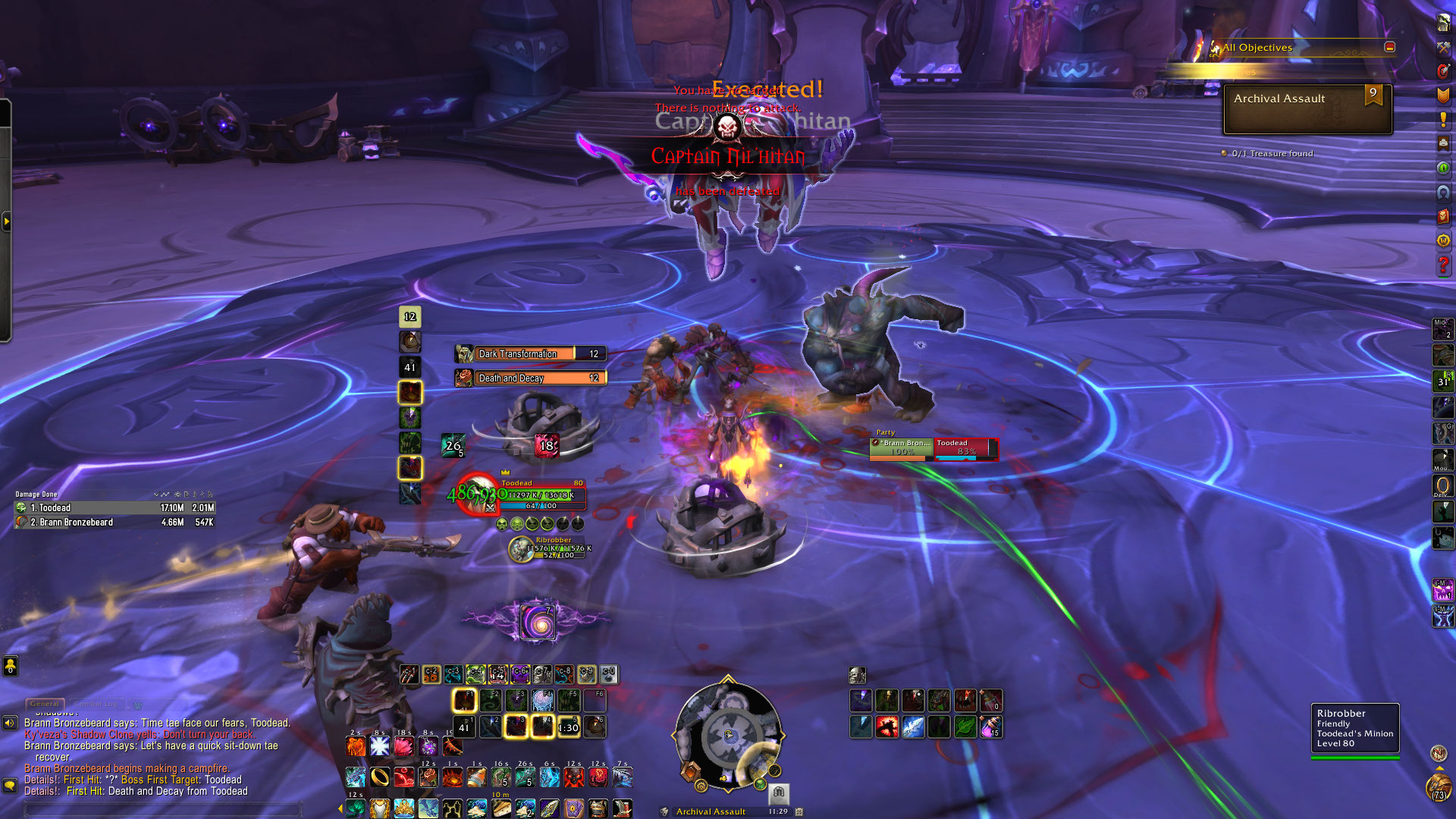Select the Brann Bronzebeard party frame
Viewport: 1456px width, 819px height.
coord(901,448)
